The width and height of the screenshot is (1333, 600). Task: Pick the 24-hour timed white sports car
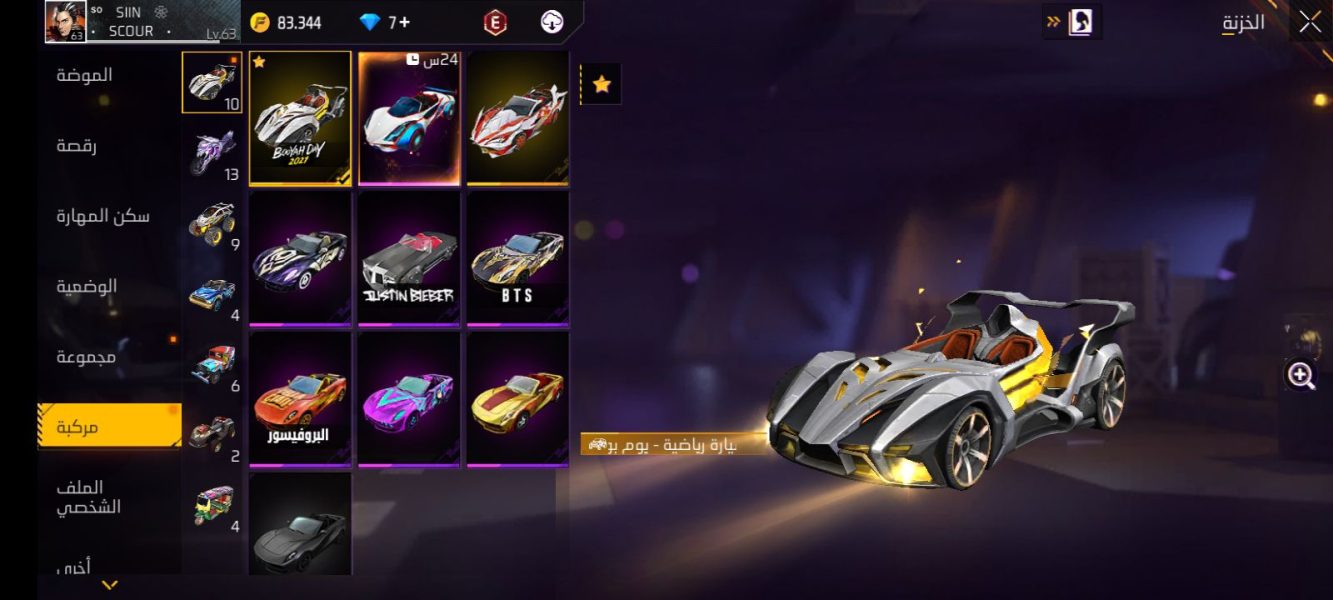pos(409,118)
